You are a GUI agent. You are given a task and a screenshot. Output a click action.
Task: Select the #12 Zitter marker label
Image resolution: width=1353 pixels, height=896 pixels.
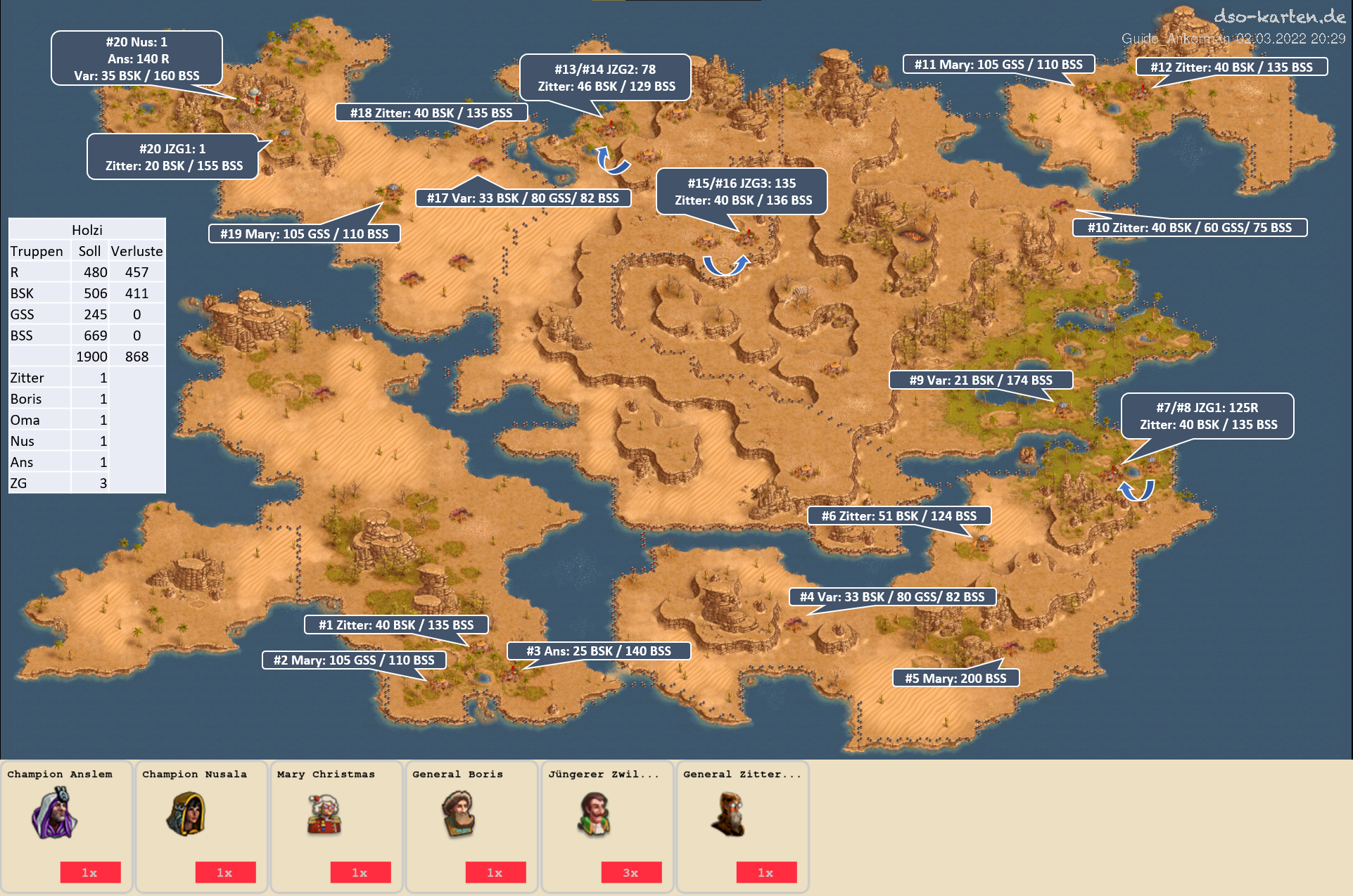click(x=1231, y=67)
